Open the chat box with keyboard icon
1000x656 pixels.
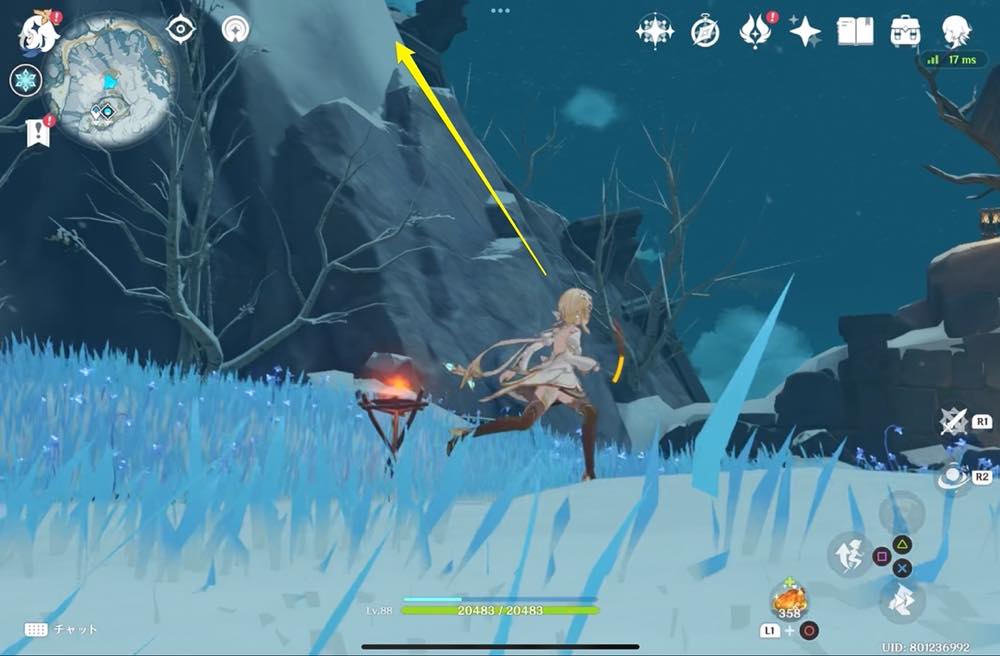pyautogui.click(x=37, y=629)
